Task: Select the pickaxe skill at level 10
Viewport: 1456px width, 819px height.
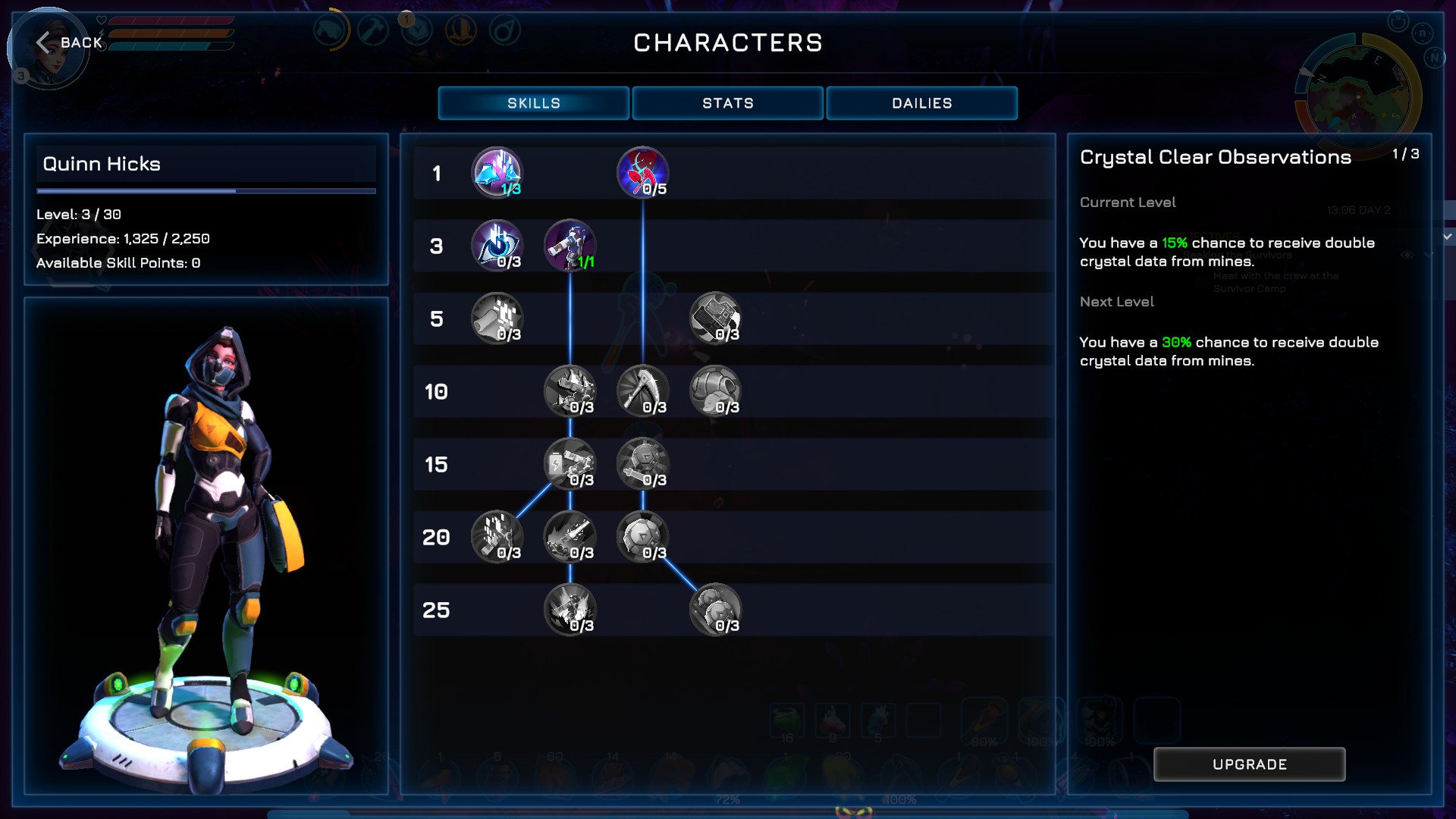Action: point(642,391)
